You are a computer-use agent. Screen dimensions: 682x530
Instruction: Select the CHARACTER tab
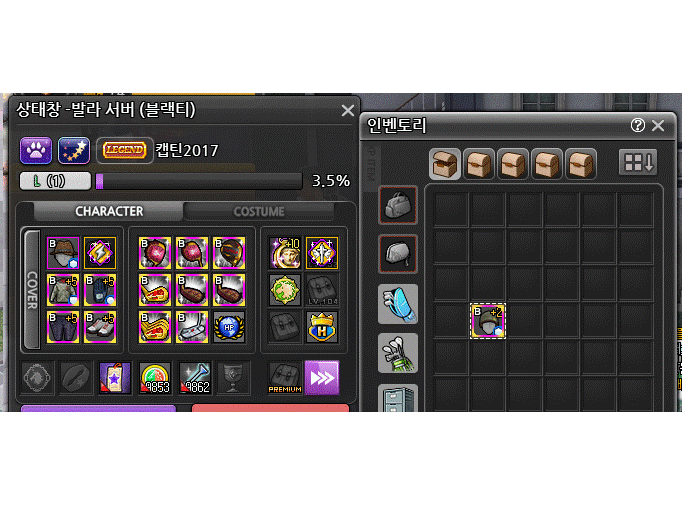pos(109,211)
